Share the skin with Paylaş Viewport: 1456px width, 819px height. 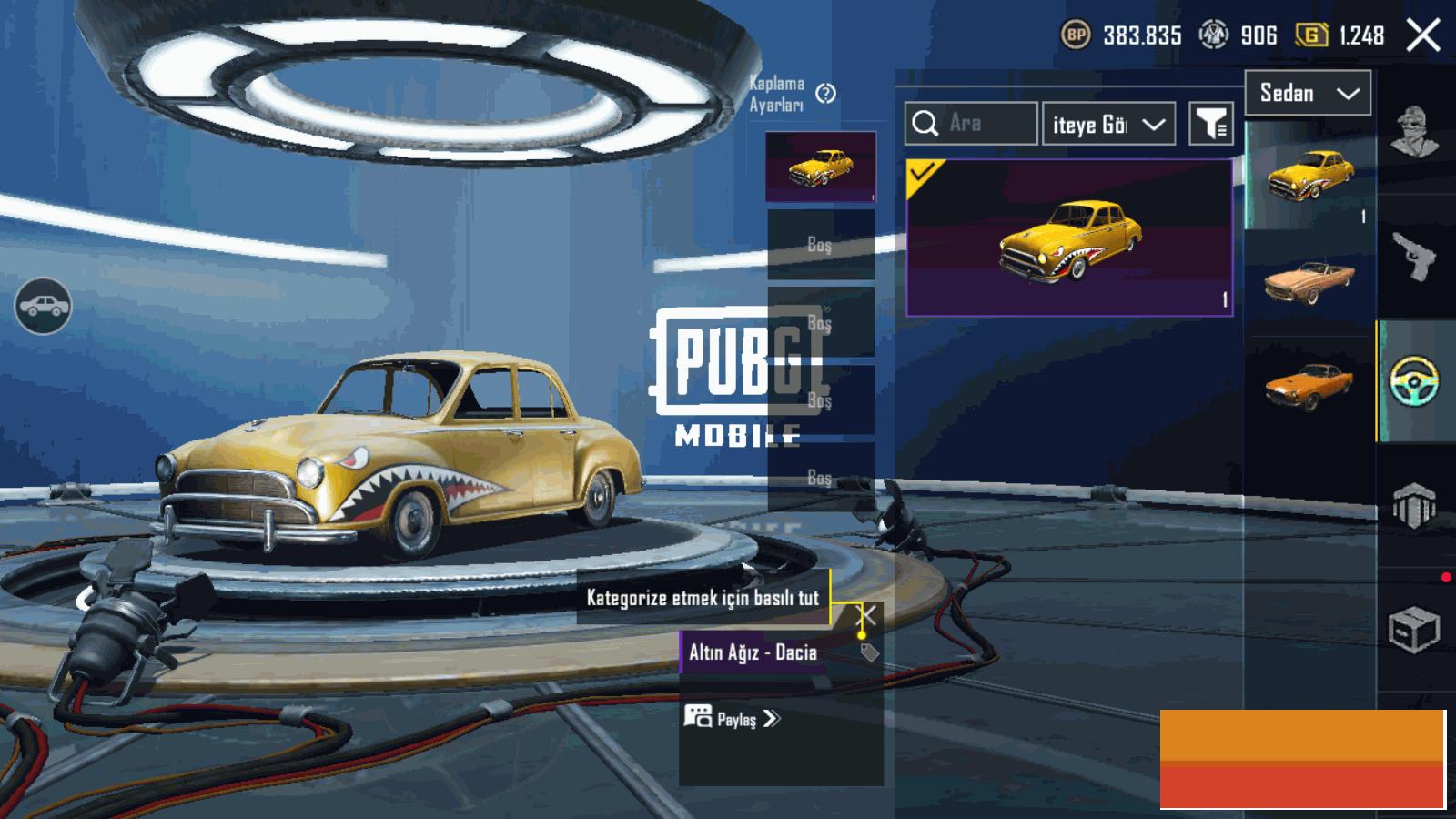733,719
